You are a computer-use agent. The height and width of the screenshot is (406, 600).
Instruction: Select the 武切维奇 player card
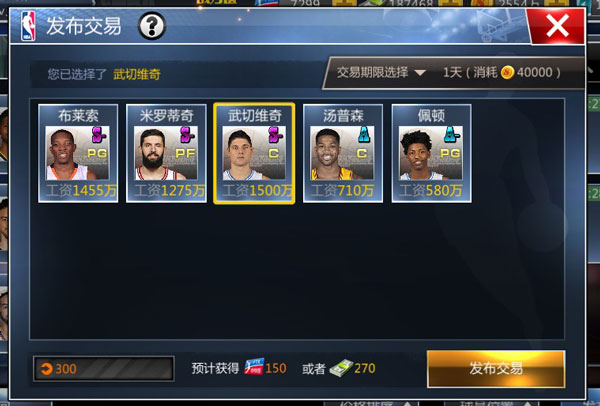click(254, 153)
